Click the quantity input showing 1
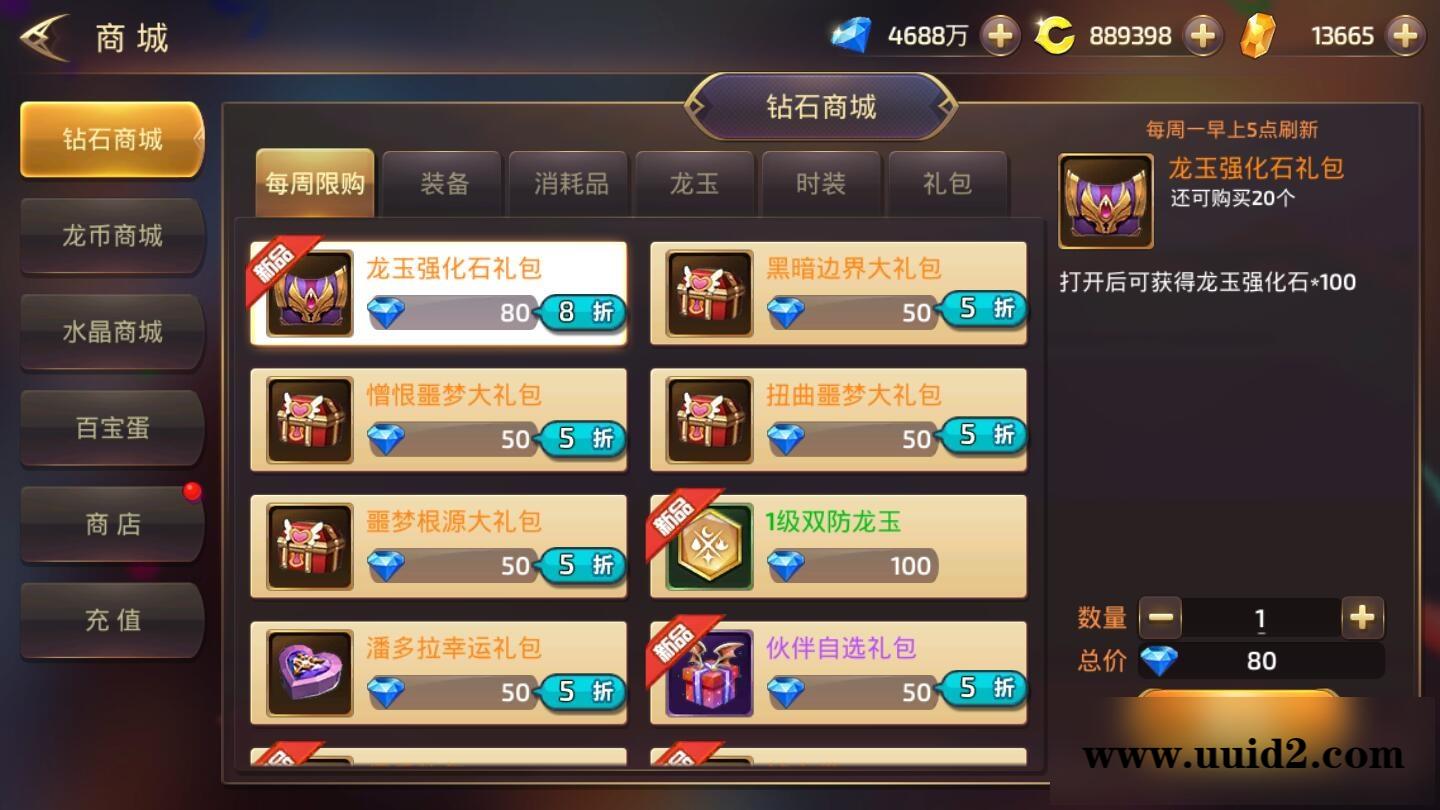Image resolution: width=1440 pixels, height=810 pixels. point(1260,618)
